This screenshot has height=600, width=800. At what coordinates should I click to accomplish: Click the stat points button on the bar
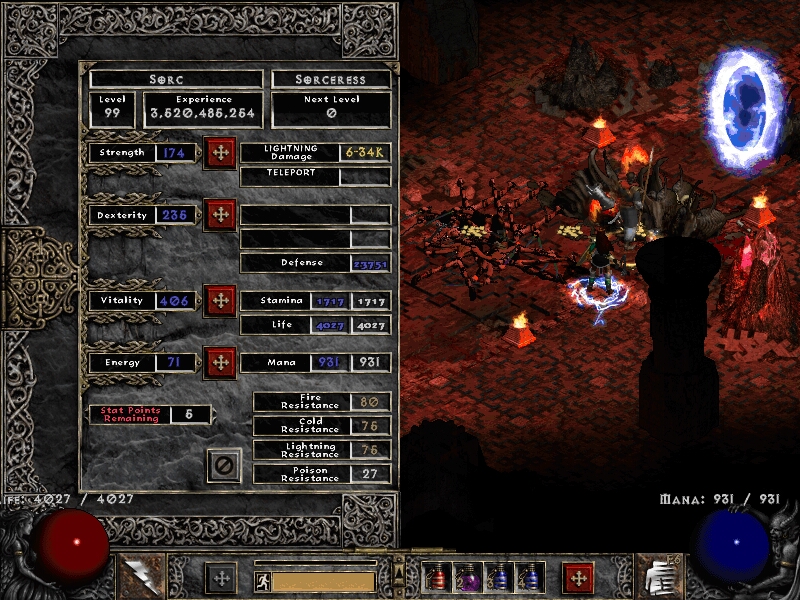pyautogui.click(x=221, y=578)
